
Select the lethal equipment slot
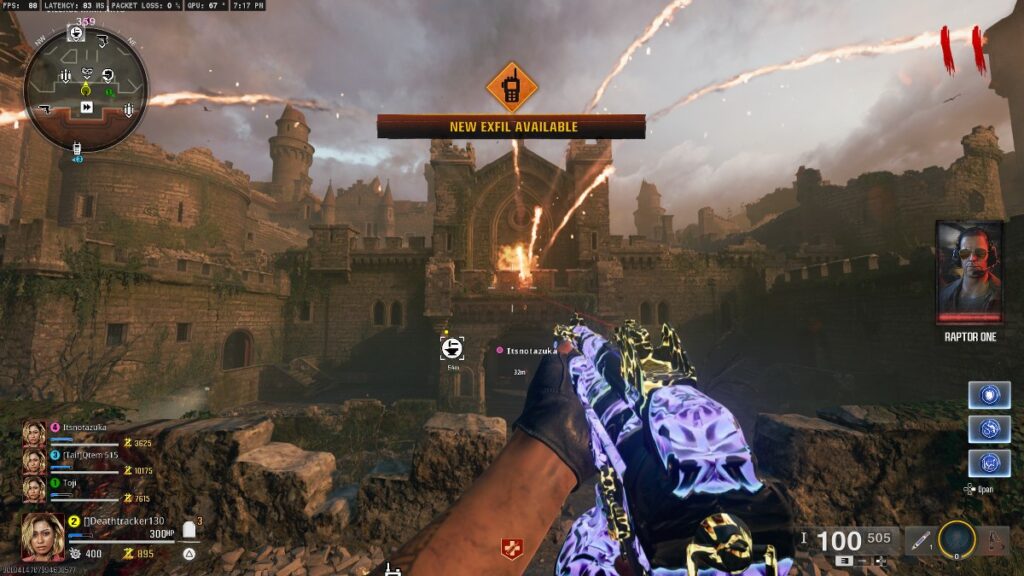(993, 541)
